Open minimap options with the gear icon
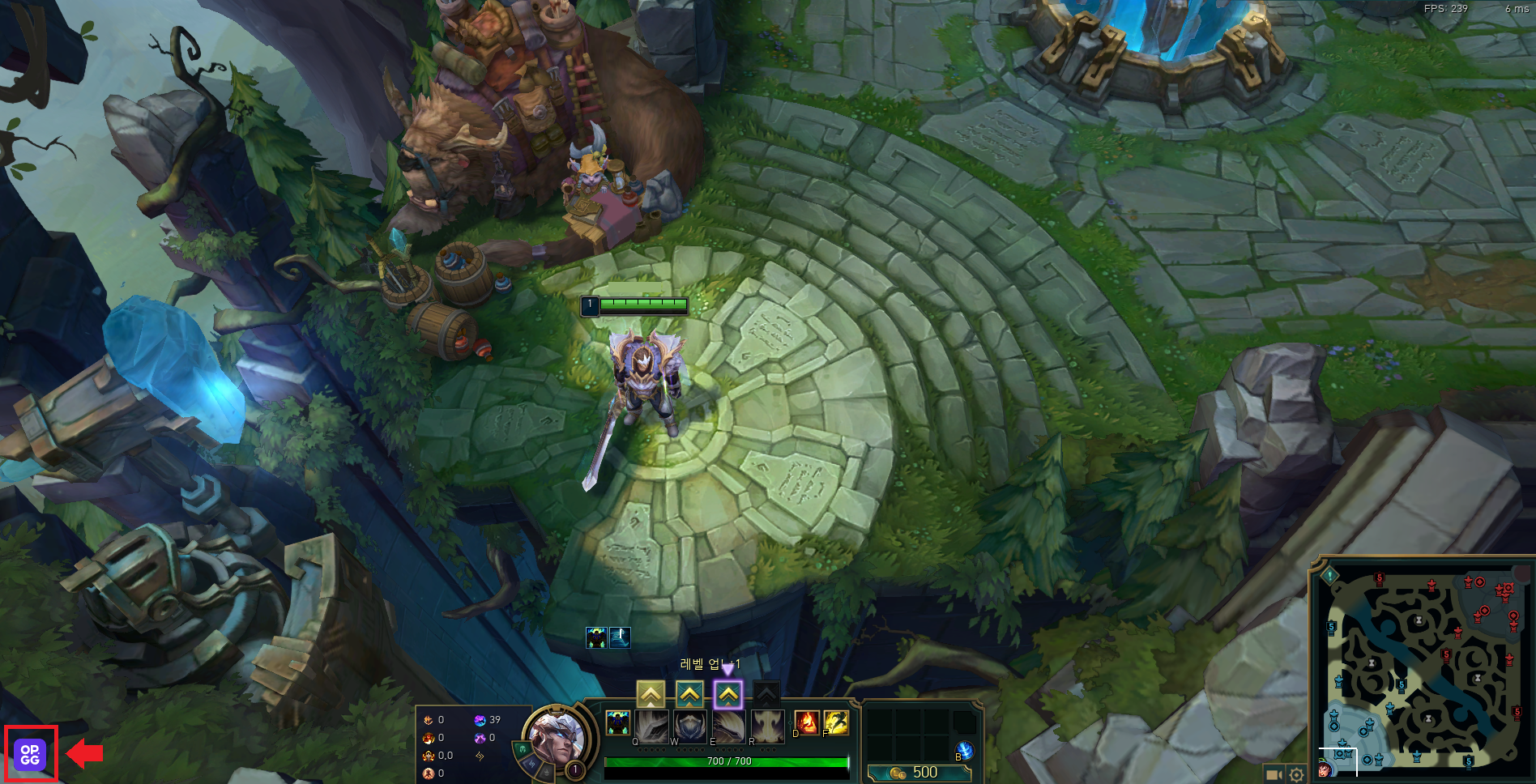The image size is (1536, 784). coord(1296,775)
